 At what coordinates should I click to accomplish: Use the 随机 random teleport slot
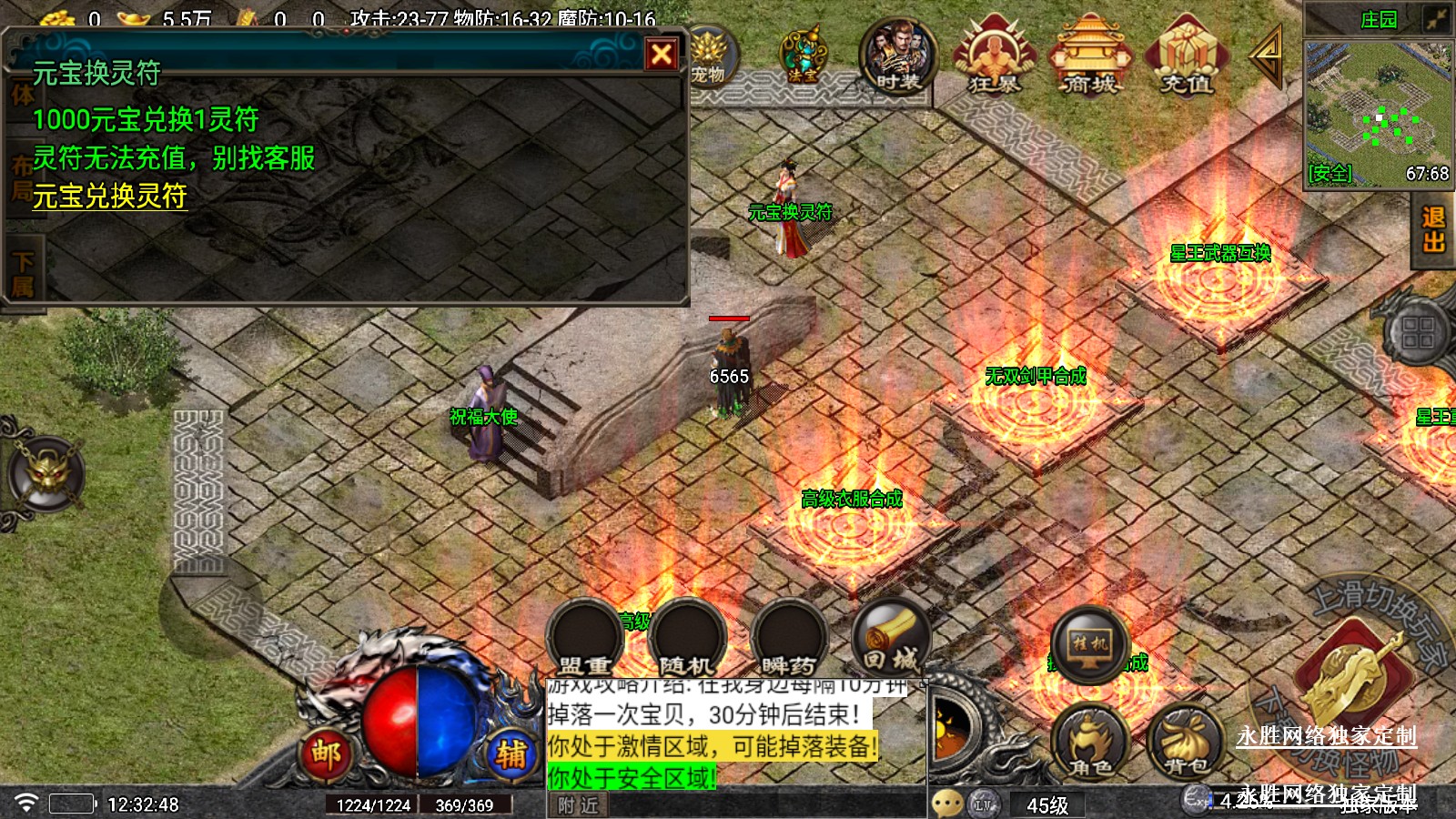pyautogui.click(x=687, y=637)
